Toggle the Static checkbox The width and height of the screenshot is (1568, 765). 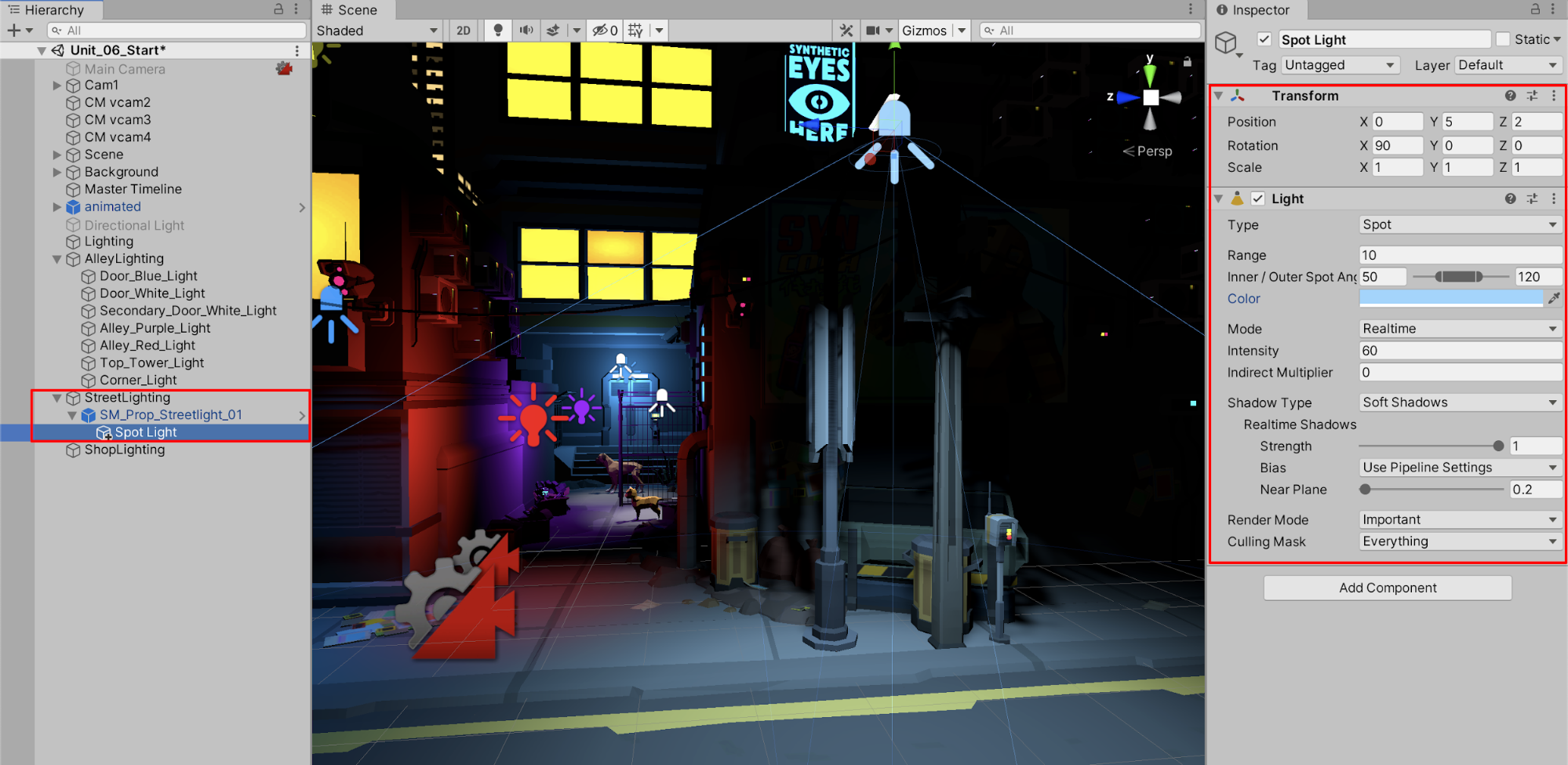(x=1503, y=39)
